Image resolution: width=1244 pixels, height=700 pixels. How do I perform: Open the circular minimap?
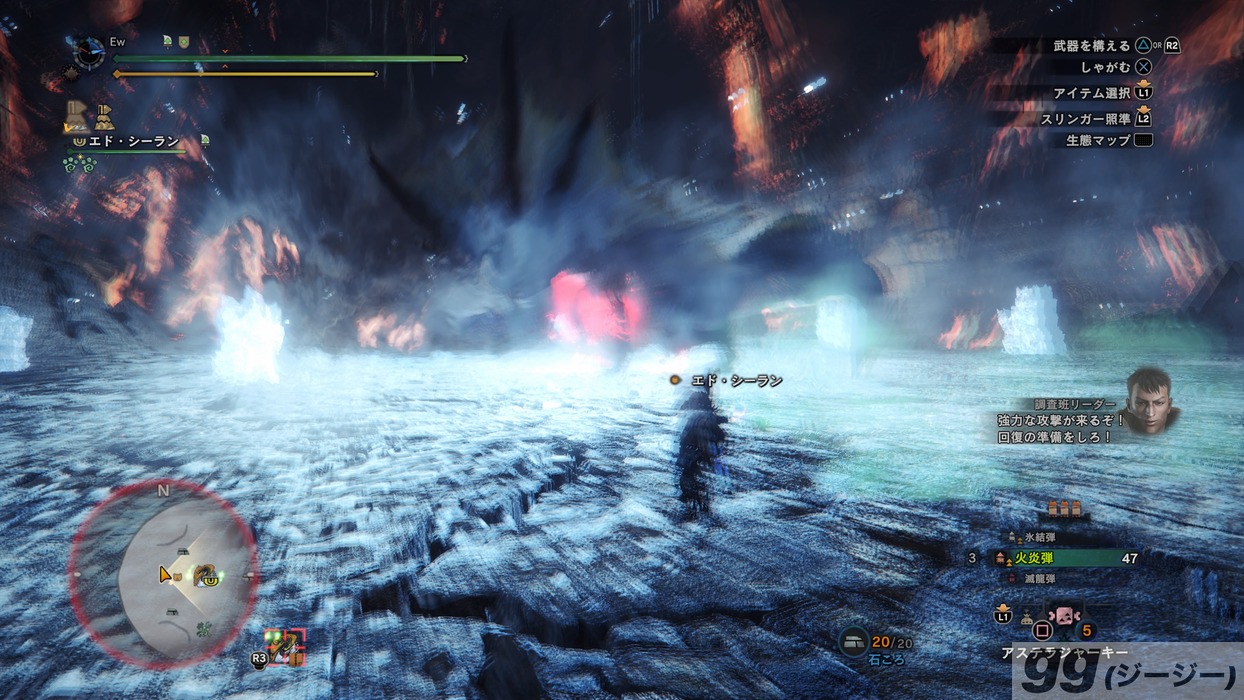coord(163,575)
